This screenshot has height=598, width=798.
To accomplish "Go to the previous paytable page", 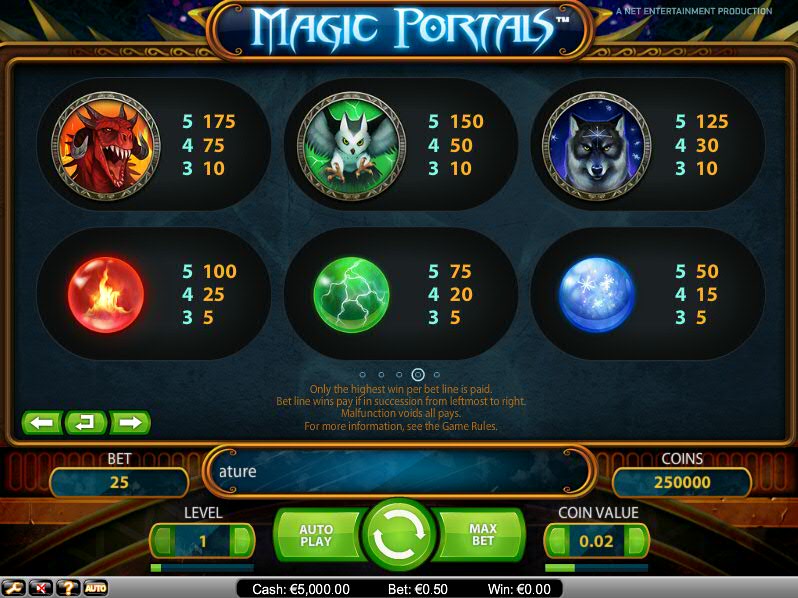I will (x=42, y=423).
